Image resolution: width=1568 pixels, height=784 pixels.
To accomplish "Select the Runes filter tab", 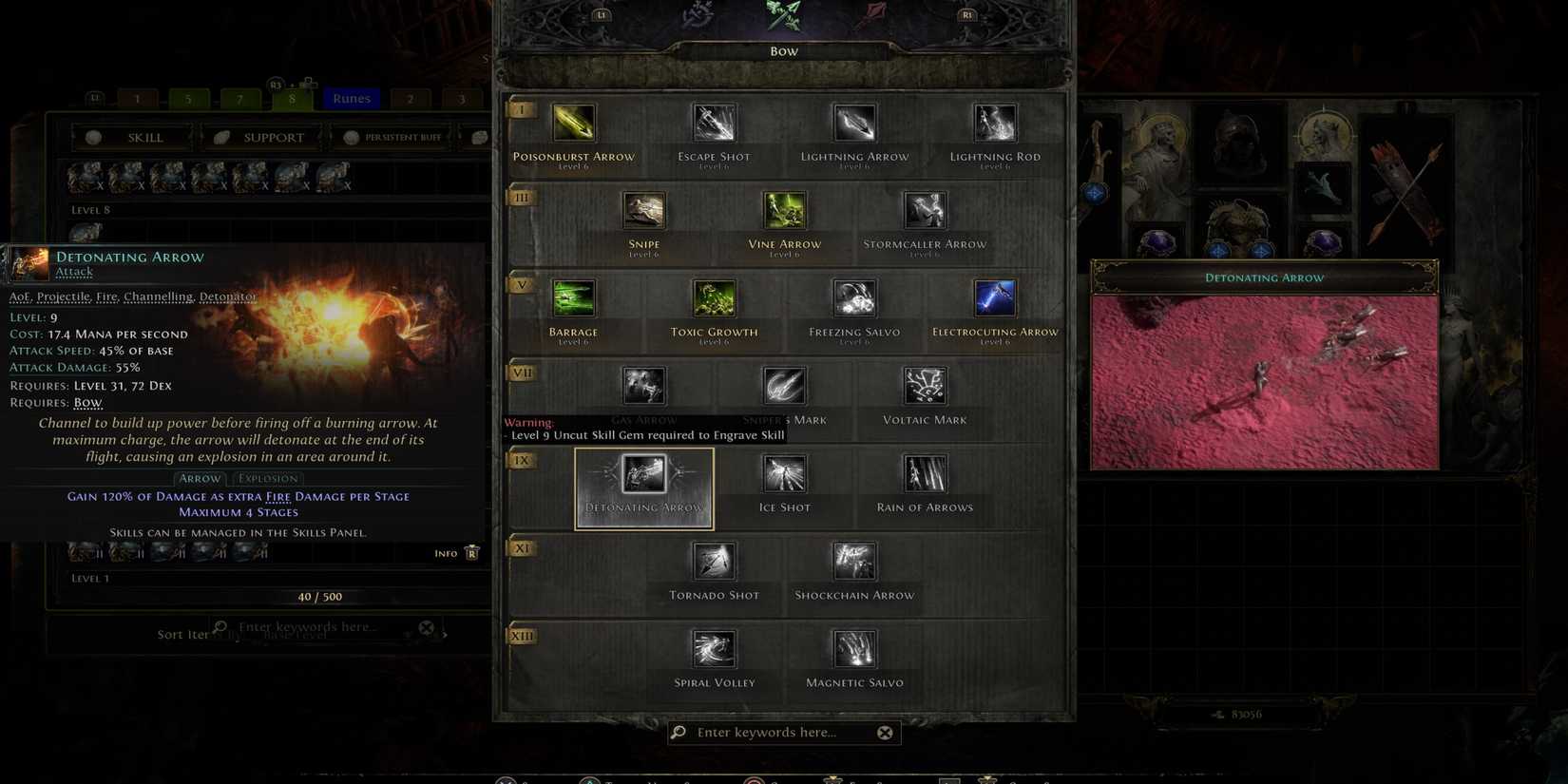I will tap(351, 98).
